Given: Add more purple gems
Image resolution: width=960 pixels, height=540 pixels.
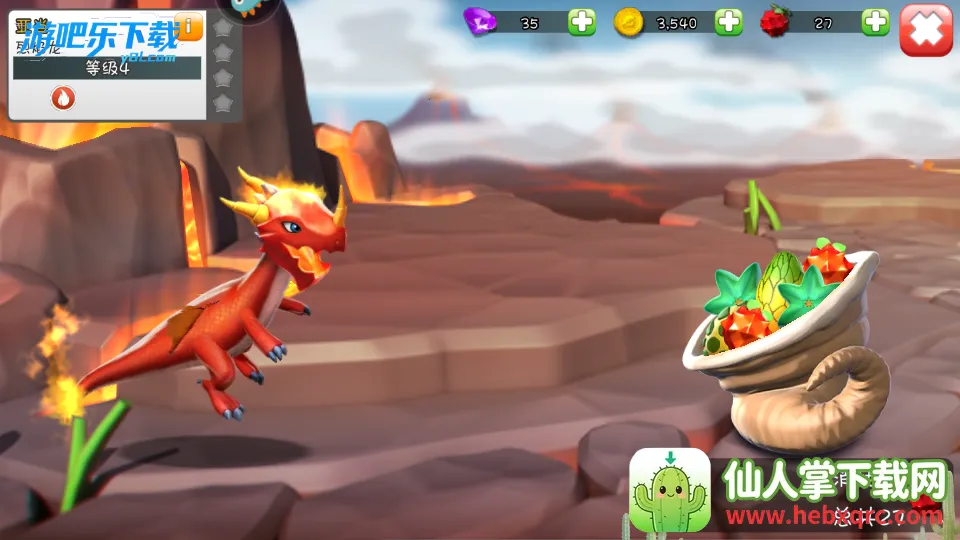Looking at the screenshot, I should 582,22.
